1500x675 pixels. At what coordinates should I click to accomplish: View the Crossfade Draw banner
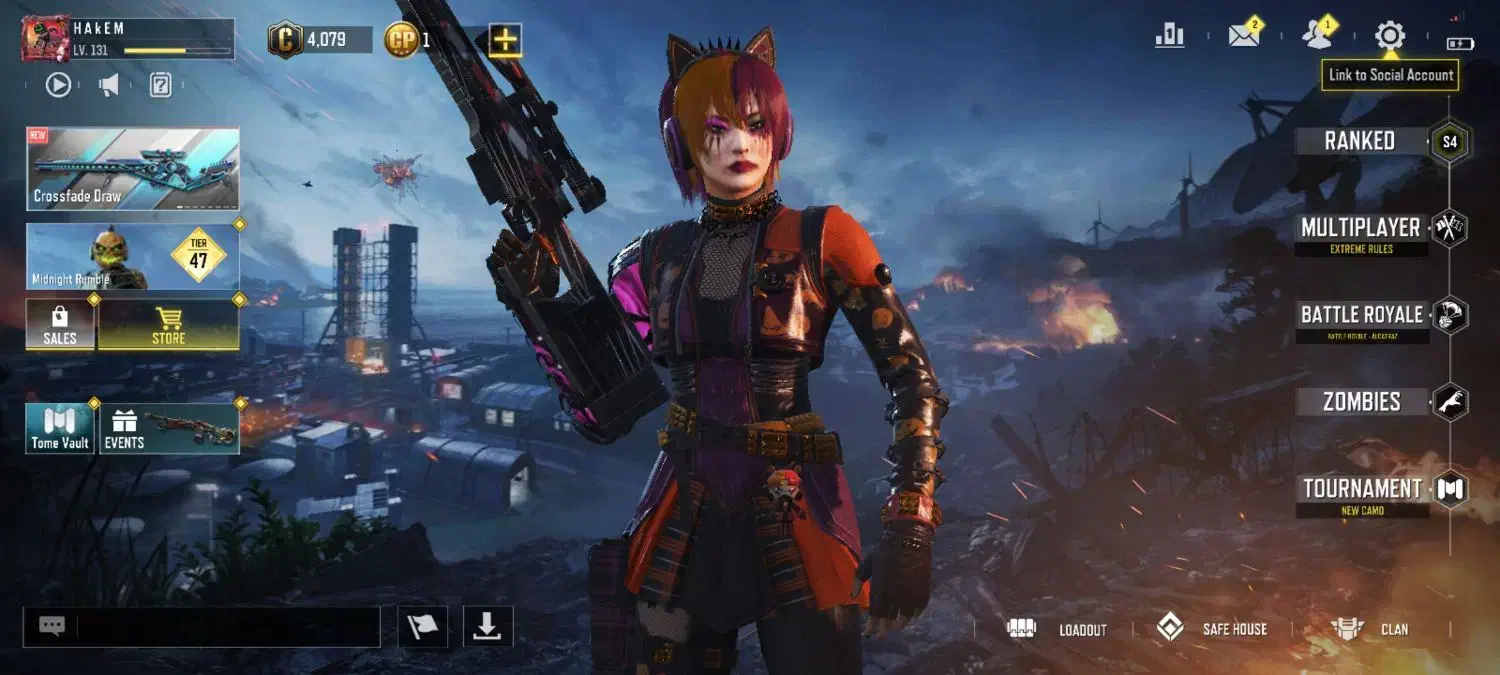[133, 168]
